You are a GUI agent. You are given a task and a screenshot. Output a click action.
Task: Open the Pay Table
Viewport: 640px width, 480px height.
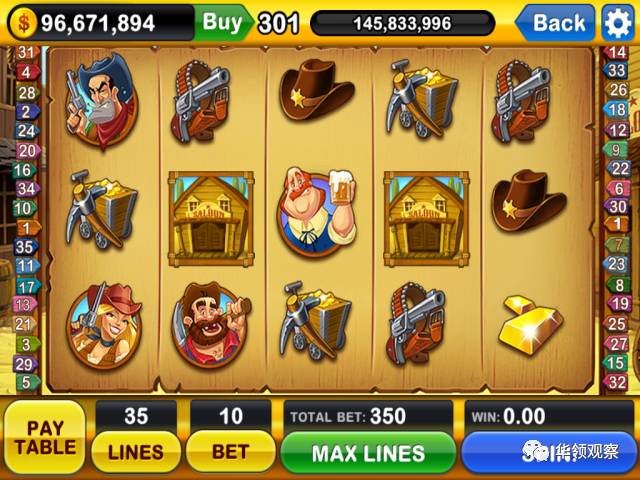pyautogui.click(x=43, y=437)
